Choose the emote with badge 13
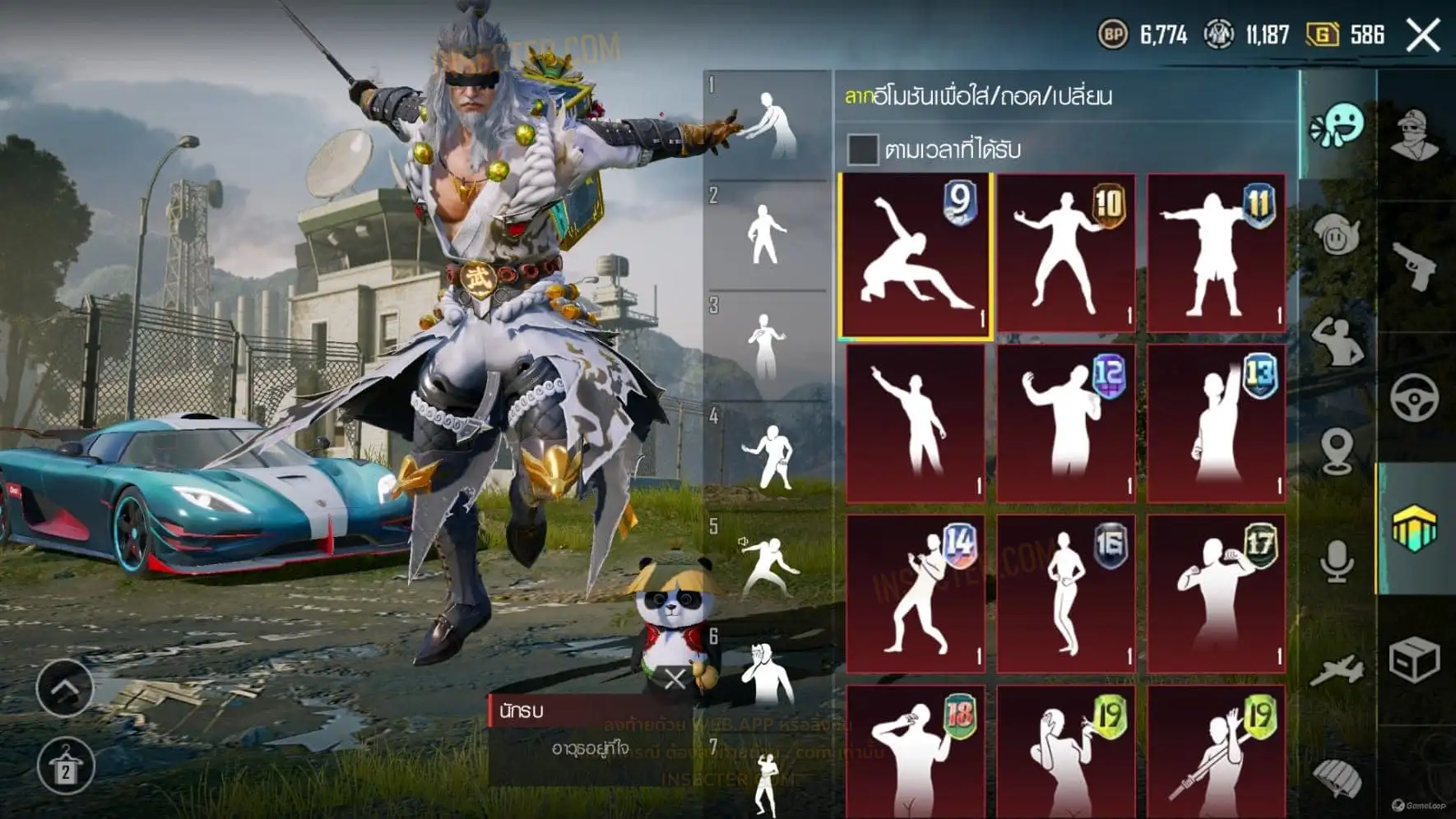The width and height of the screenshot is (1456, 819). pyautogui.click(x=1216, y=423)
